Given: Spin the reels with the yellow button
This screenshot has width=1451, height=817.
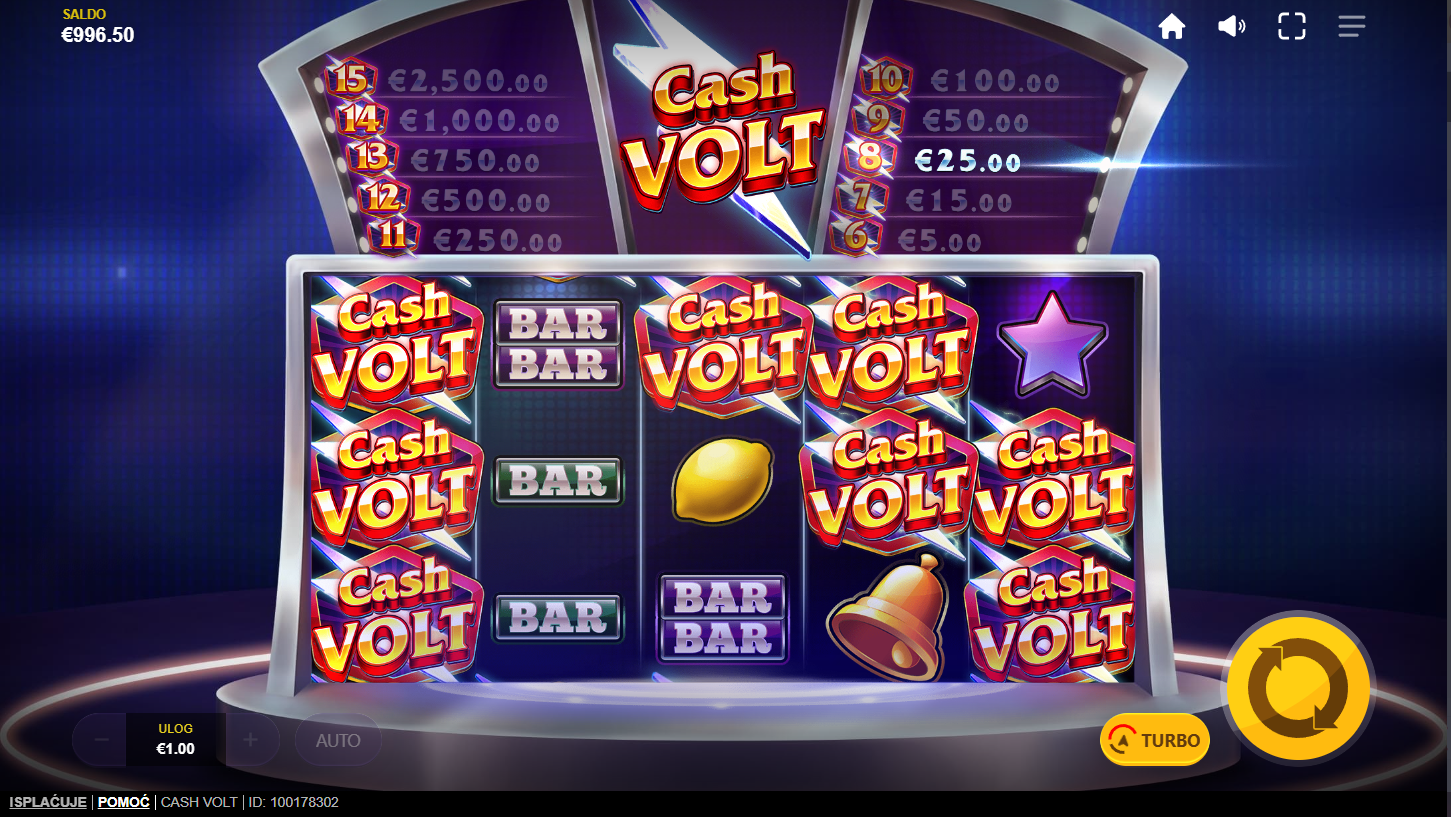Looking at the screenshot, I should 1300,688.
